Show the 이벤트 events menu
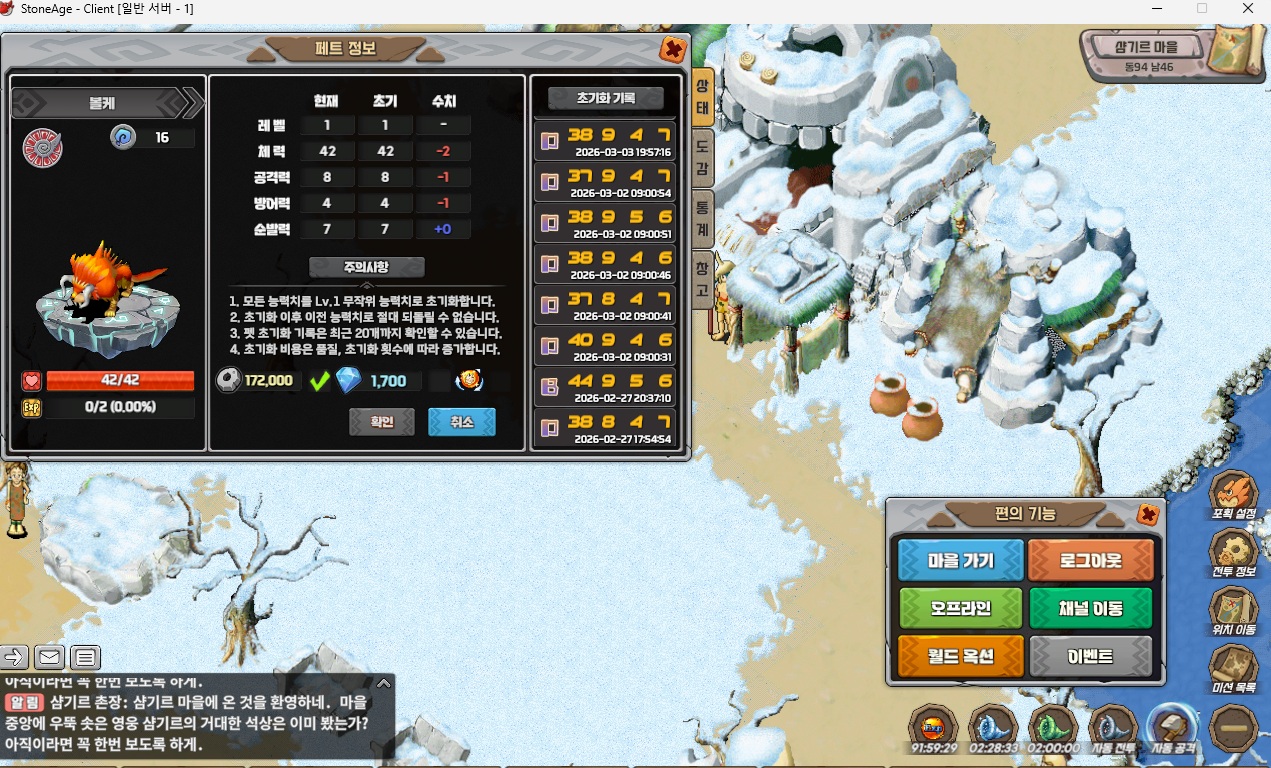This screenshot has width=1271, height=768. [1090, 656]
